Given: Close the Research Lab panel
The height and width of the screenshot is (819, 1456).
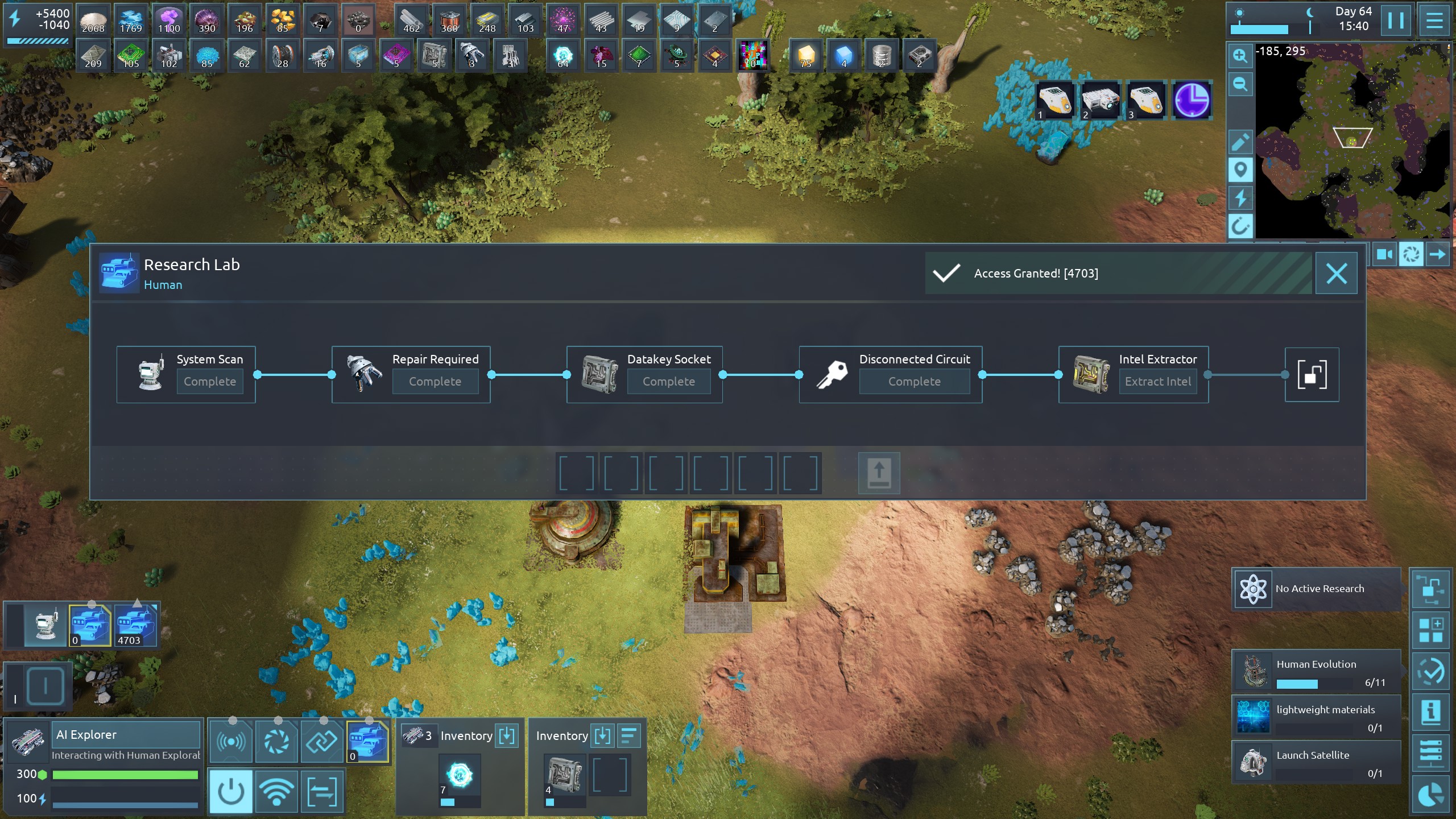Looking at the screenshot, I should click(x=1336, y=274).
